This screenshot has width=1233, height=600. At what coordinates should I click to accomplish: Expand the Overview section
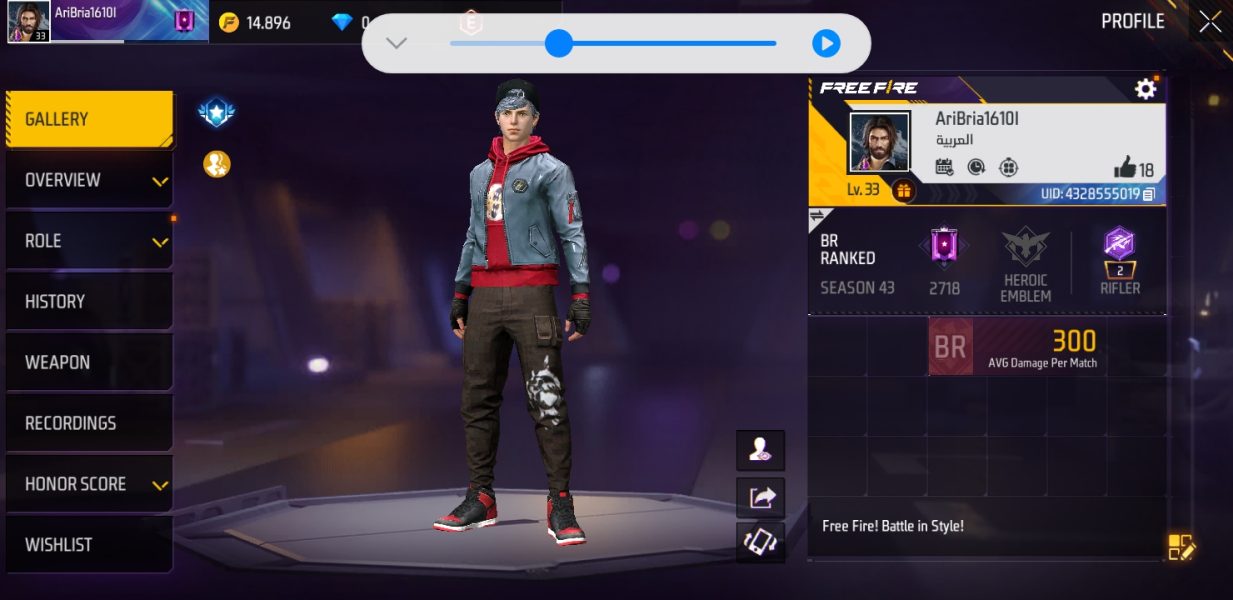pos(88,181)
